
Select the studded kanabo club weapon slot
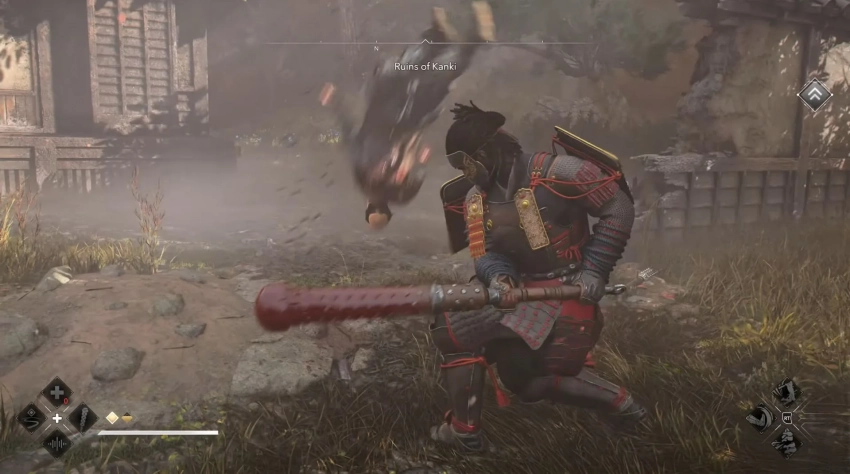point(83,417)
